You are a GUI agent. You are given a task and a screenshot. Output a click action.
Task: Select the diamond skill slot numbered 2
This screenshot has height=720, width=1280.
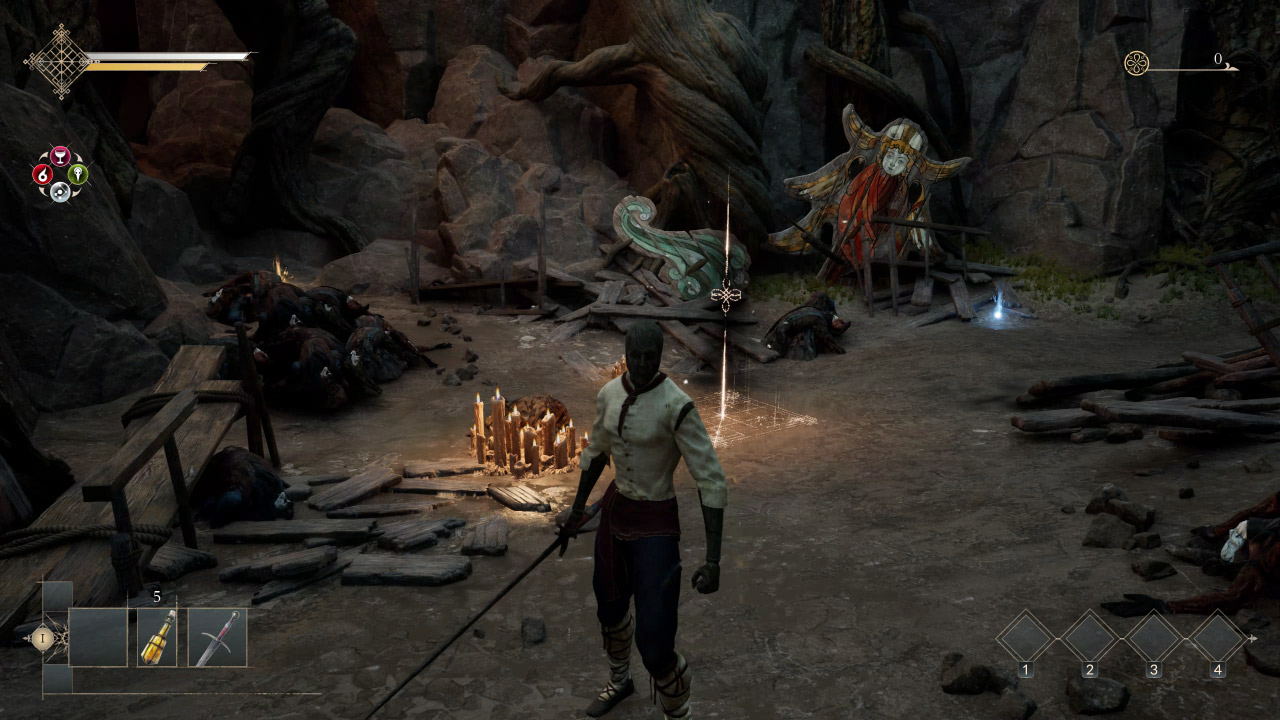pos(1090,637)
